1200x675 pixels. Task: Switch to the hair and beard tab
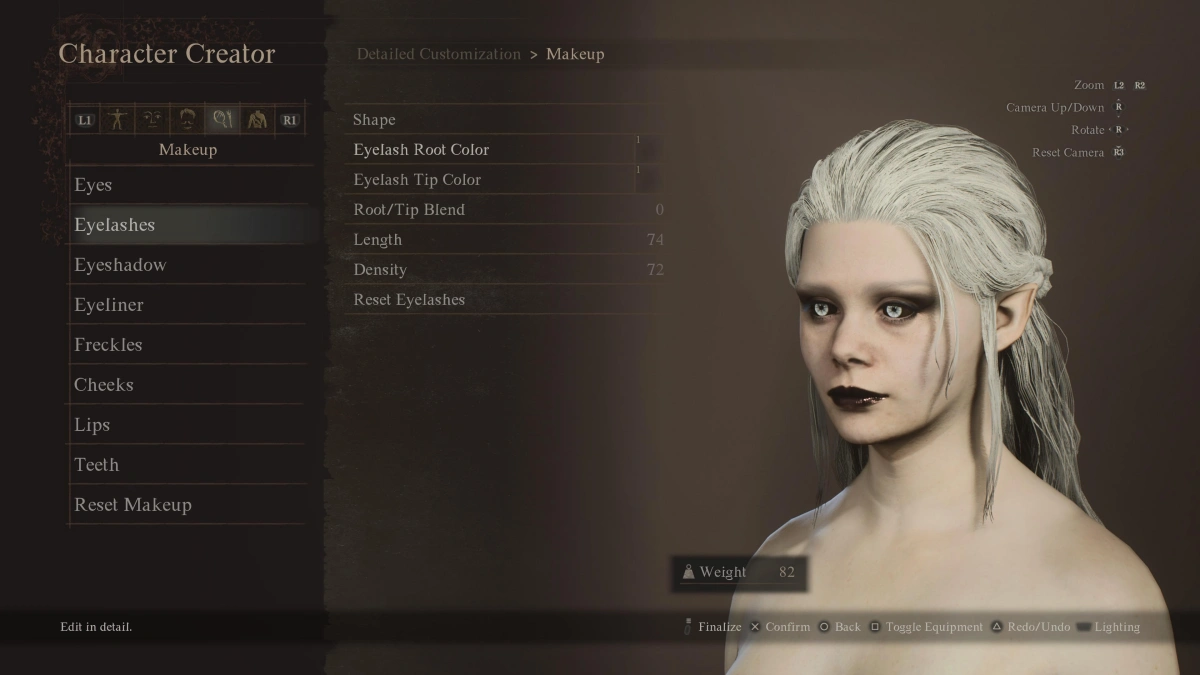pyautogui.click(x=186, y=120)
